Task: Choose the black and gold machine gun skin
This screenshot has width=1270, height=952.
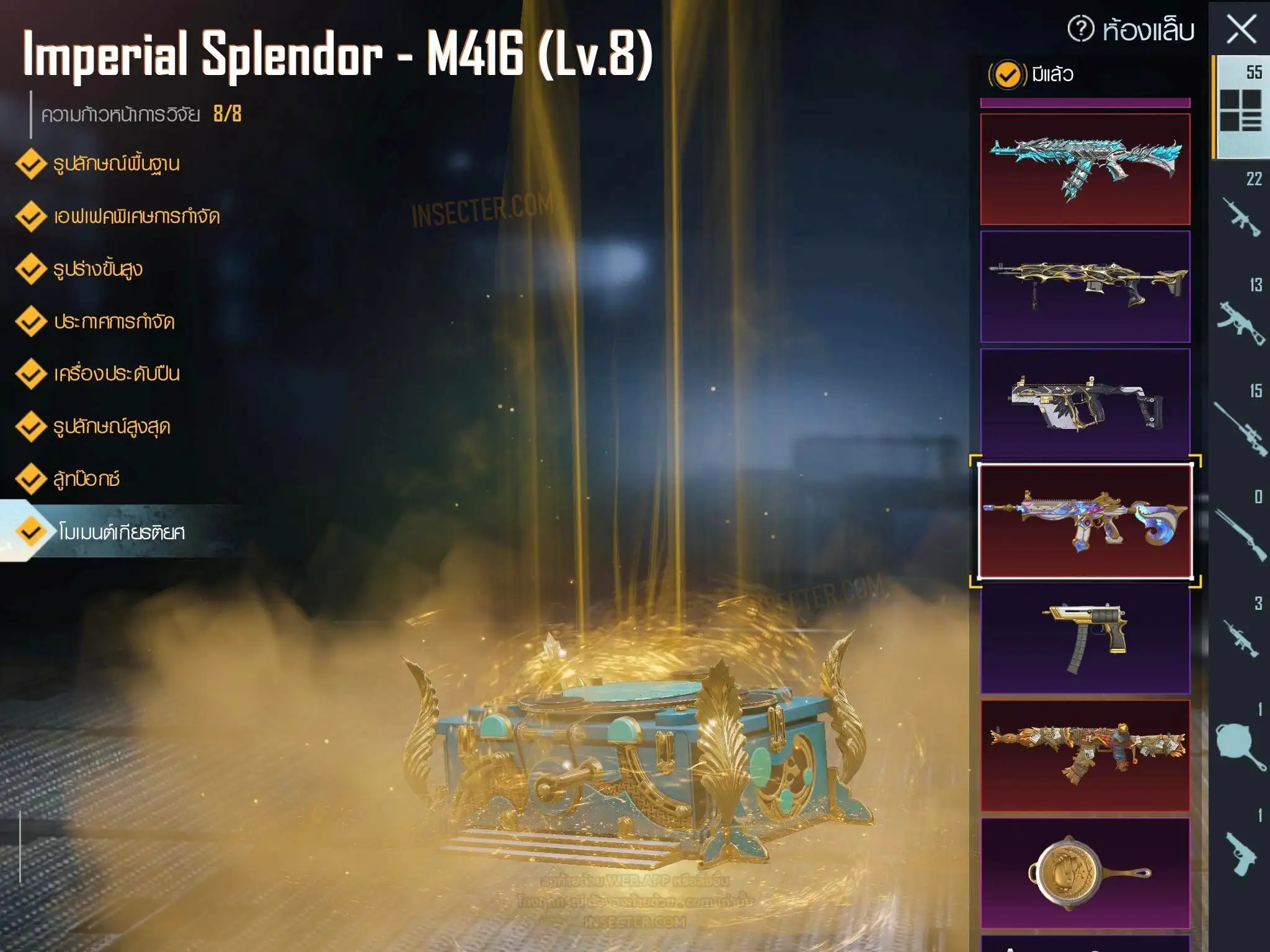Action: point(1085,286)
